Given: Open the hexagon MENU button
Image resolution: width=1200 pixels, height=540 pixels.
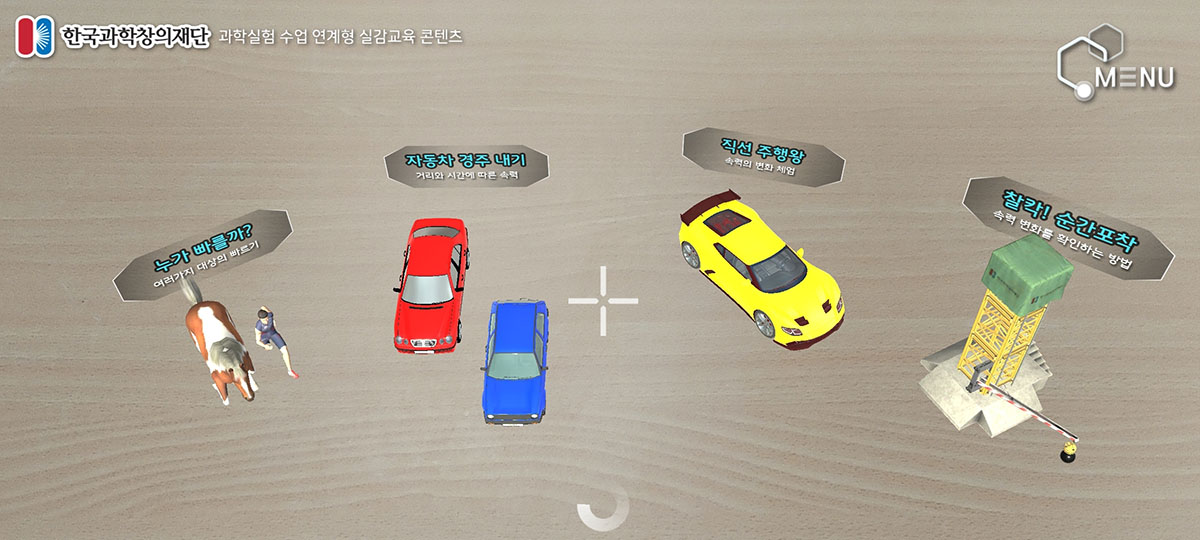Looking at the screenshot, I should [x=1115, y=64].
